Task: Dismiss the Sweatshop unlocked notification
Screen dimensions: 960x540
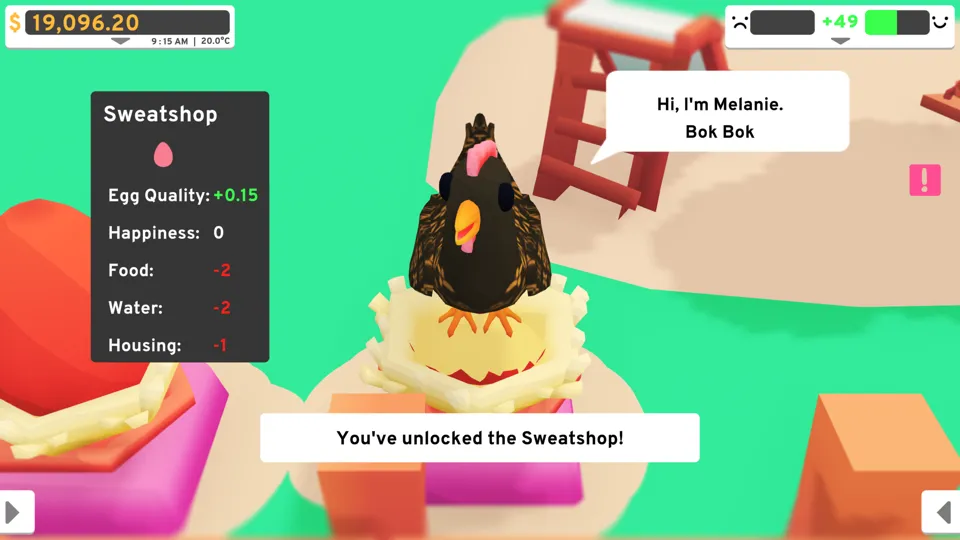Action: click(480, 438)
